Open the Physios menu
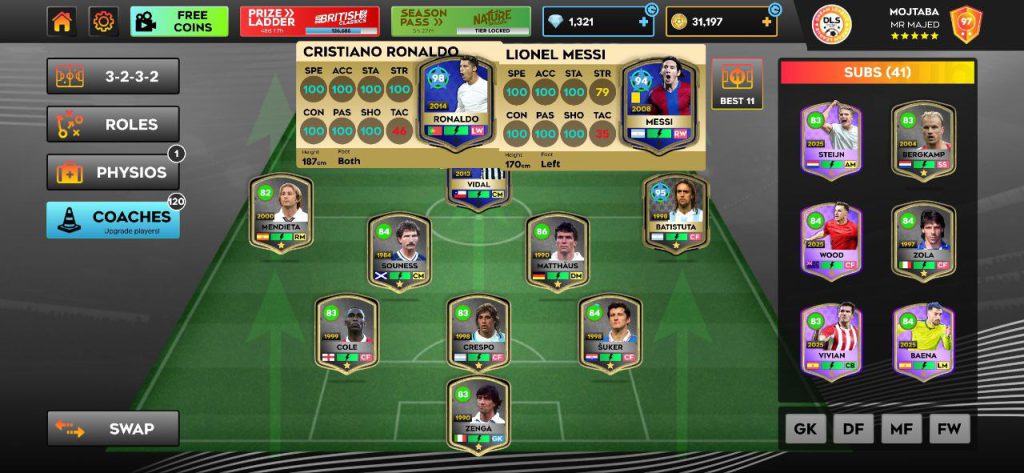This screenshot has width=1024, height=473. [113, 172]
